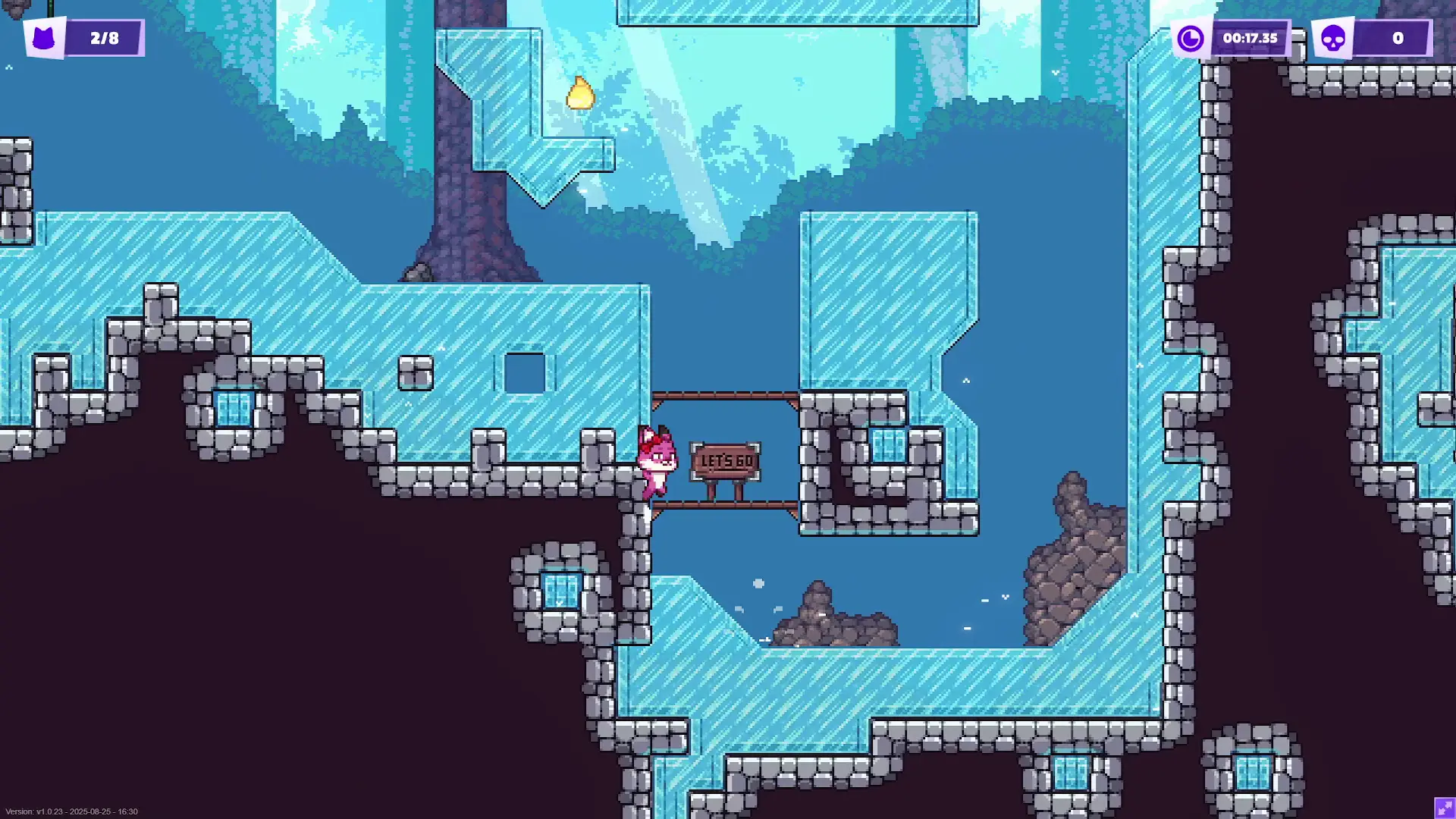Click the LET'S GO sign label
Image resolution: width=1456 pixels, height=819 pixels.
pos(726,459)
